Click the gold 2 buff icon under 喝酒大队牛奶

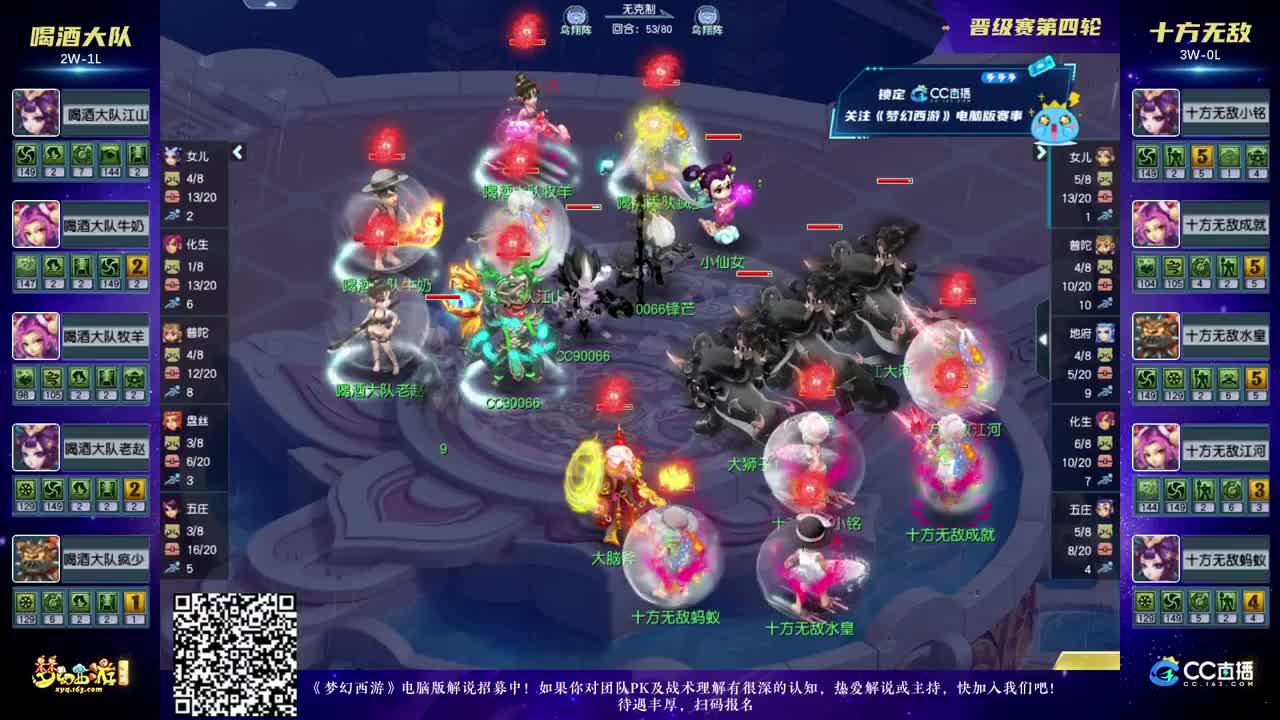coord(136,267)
